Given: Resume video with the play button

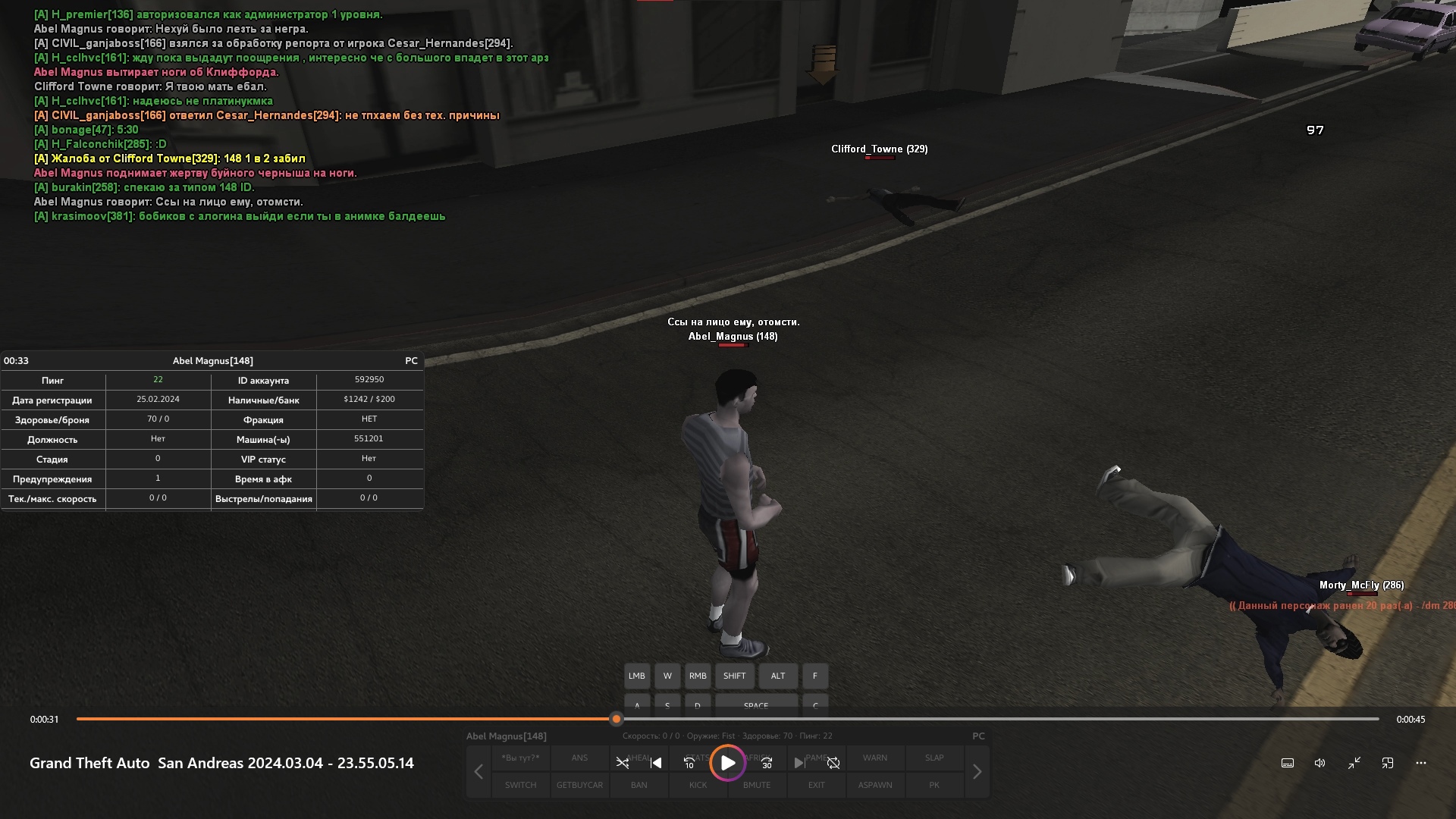Looking at the screenshot, I should 727,763.
